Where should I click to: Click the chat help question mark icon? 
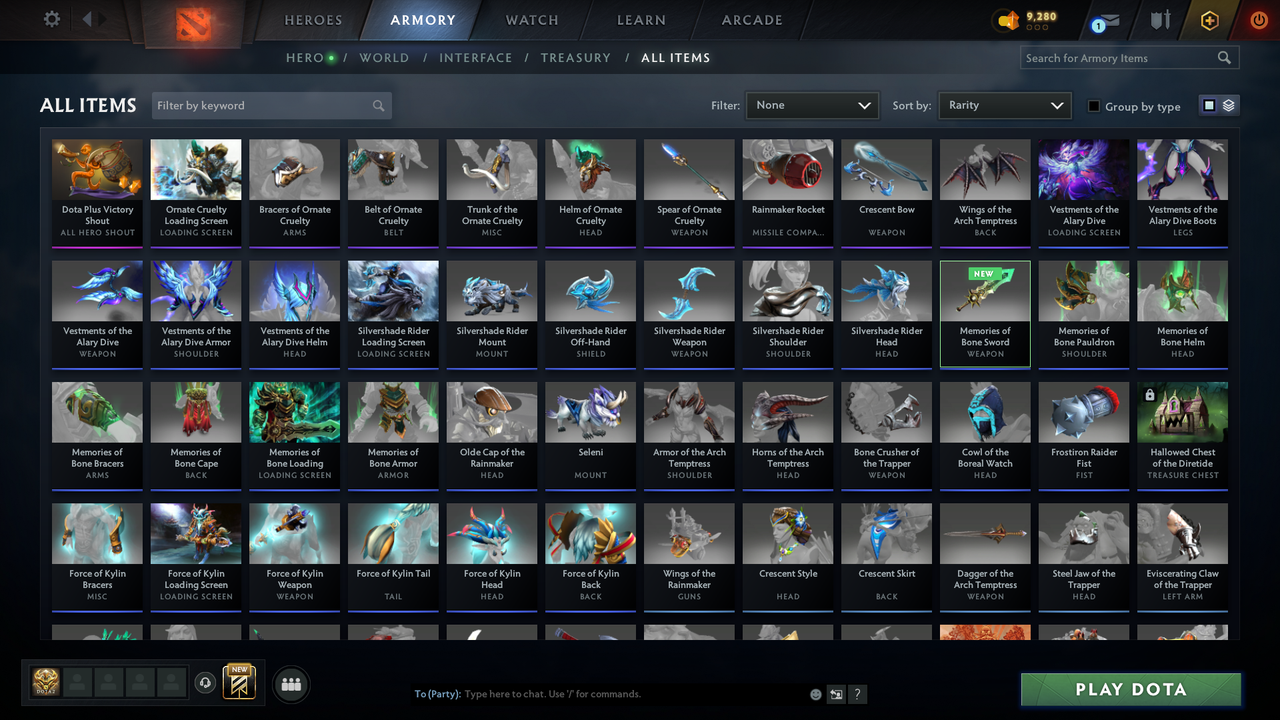(857, 693)
